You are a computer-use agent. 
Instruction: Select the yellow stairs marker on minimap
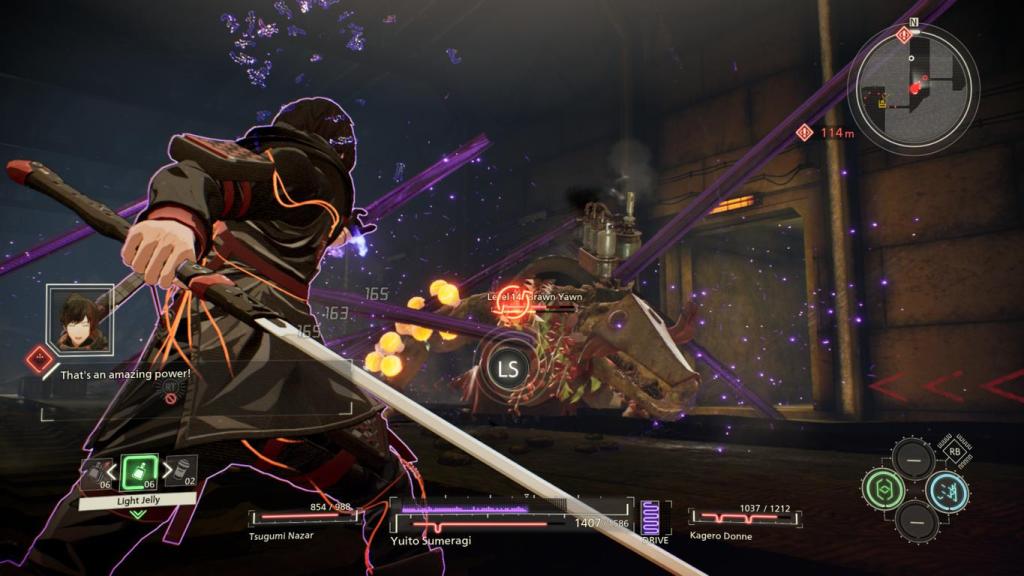(x=882, y=102)
